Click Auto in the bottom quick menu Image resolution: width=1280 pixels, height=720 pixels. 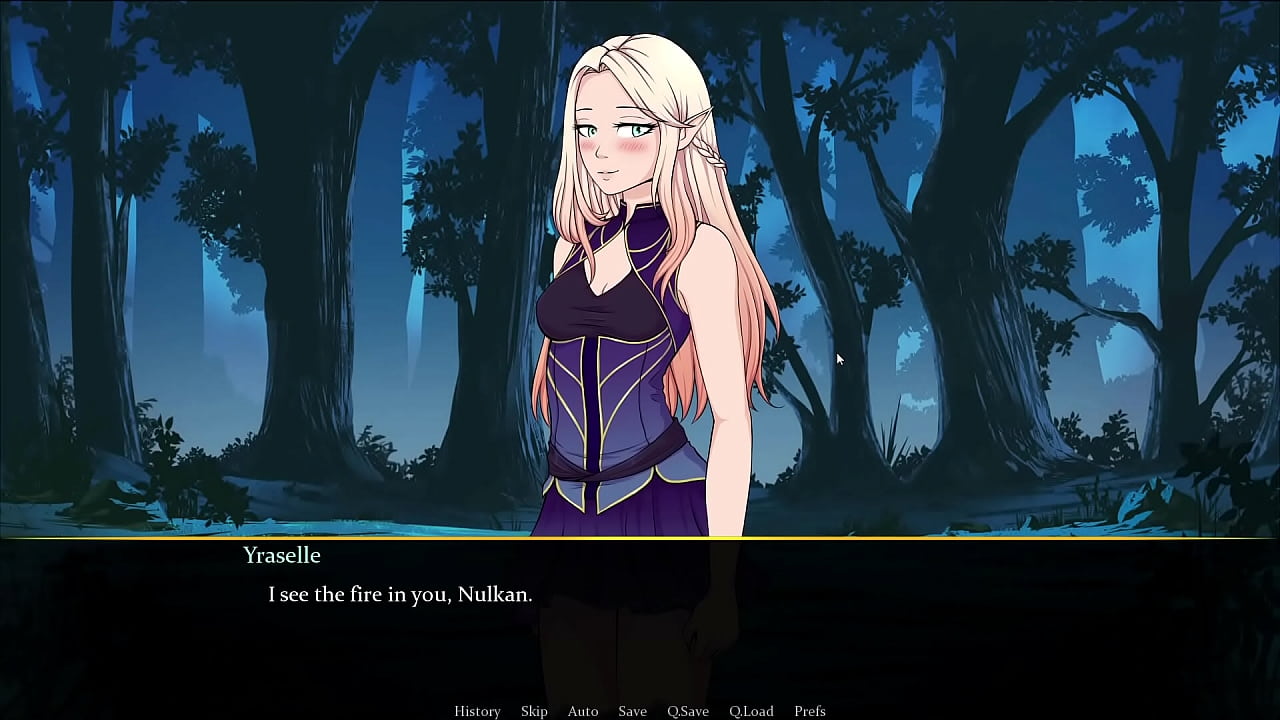click(x=583, y=710)
